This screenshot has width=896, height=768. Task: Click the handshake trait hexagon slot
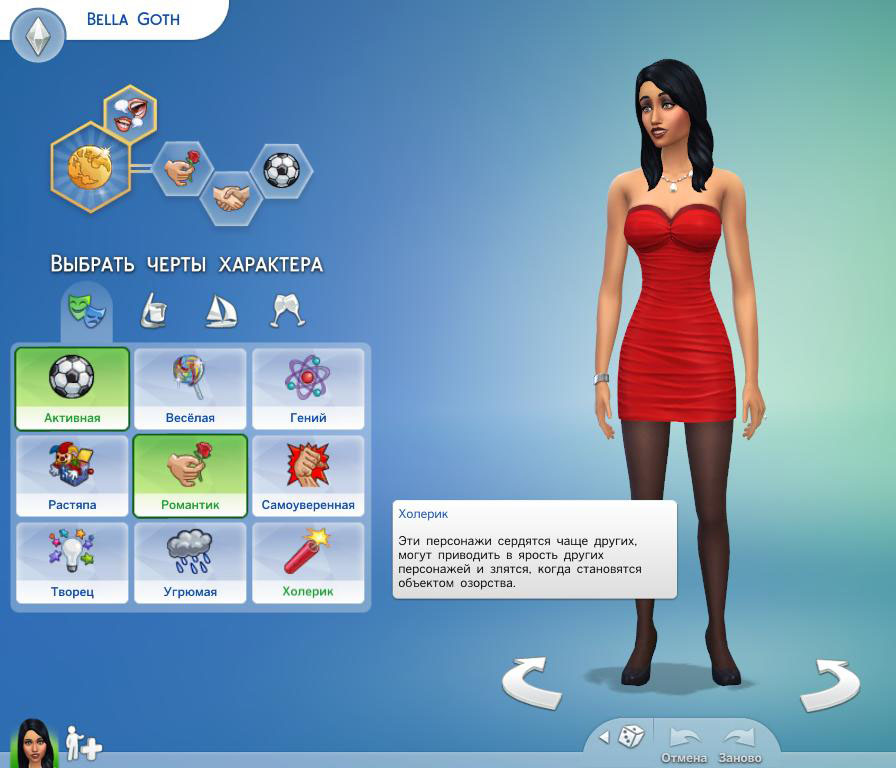(x=231, y=196)
